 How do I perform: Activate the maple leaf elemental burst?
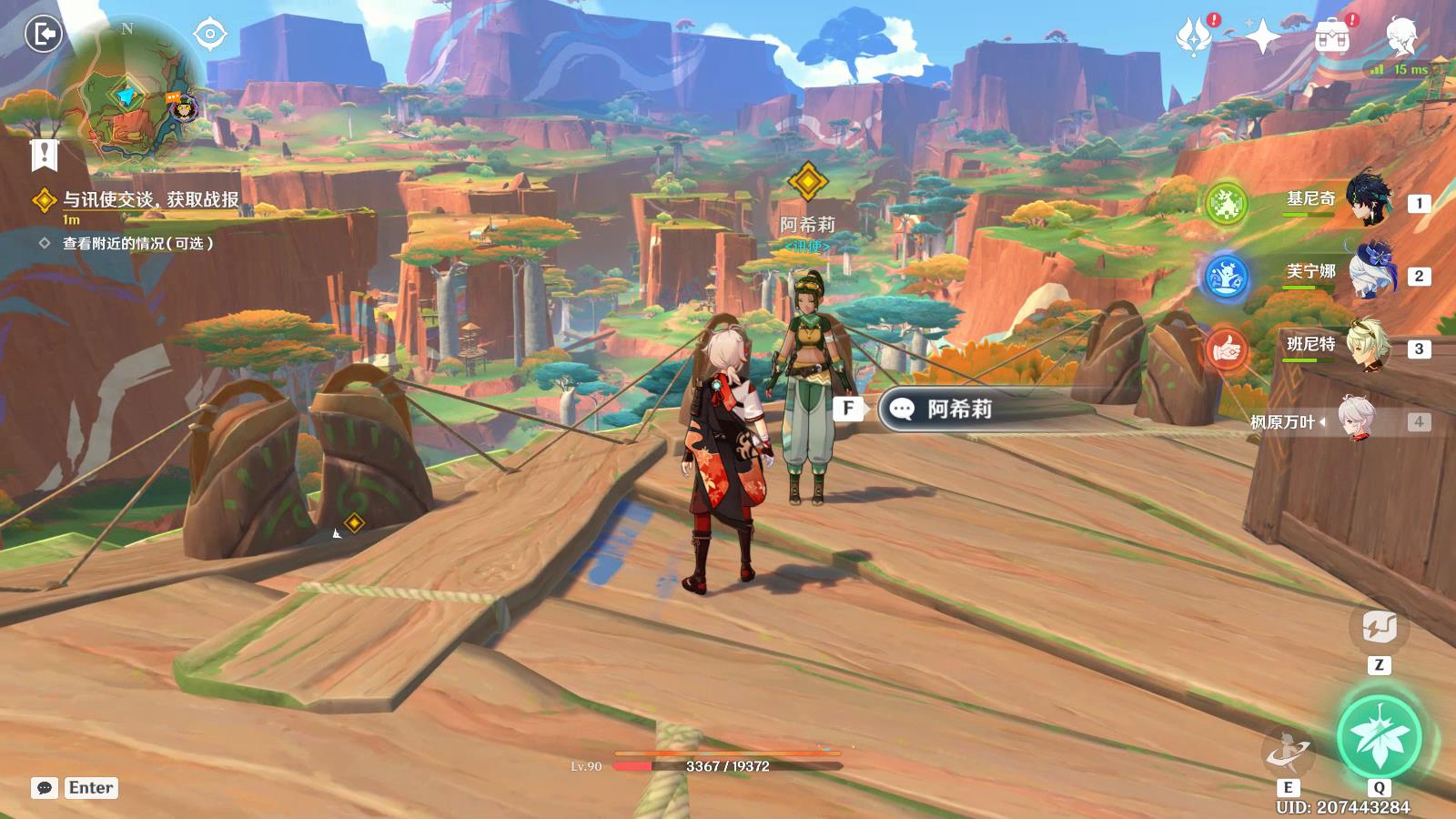pyautogui.click(x=1379, y=736)
